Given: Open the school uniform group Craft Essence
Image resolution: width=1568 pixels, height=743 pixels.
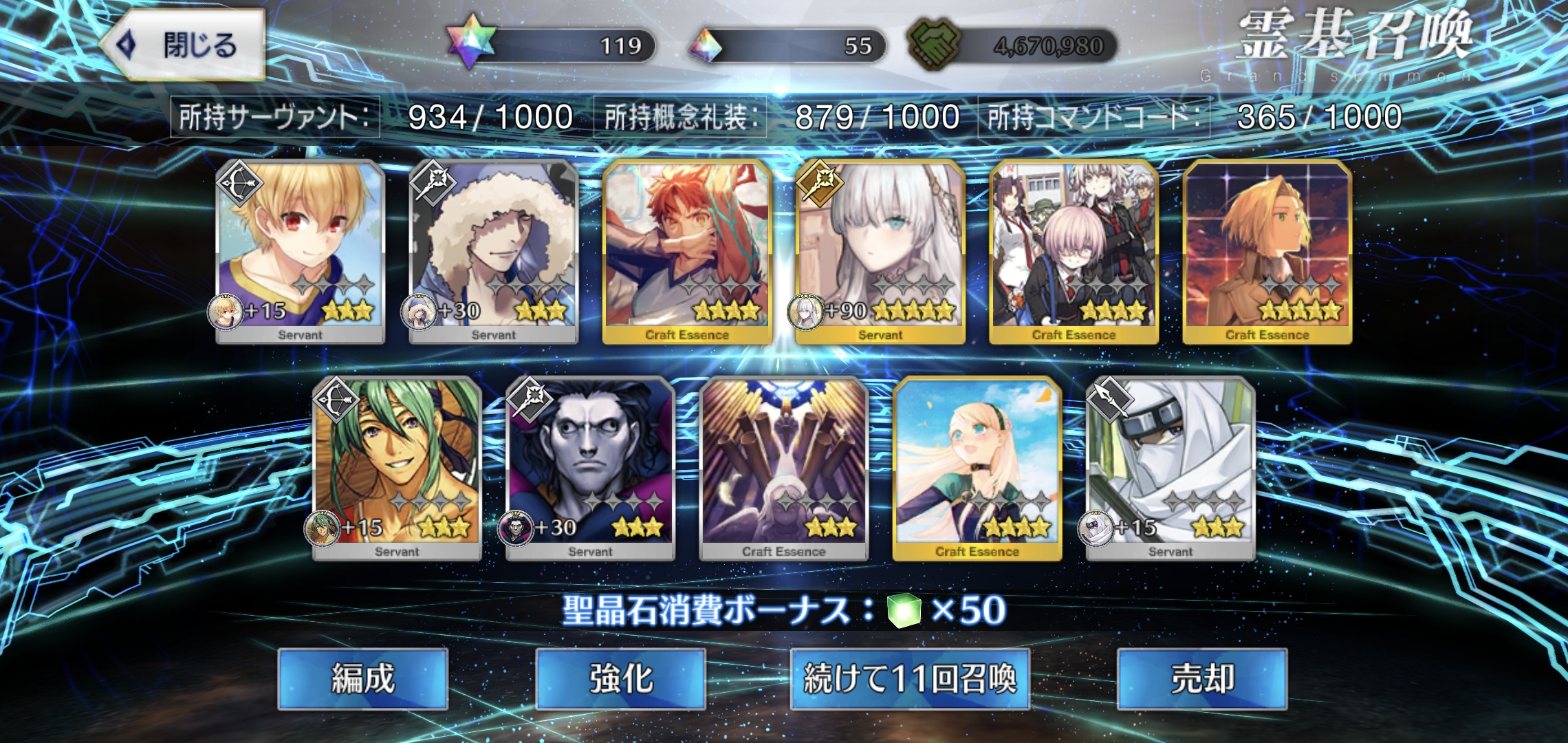Looking at the screenshot, I should pos(1074,251).
